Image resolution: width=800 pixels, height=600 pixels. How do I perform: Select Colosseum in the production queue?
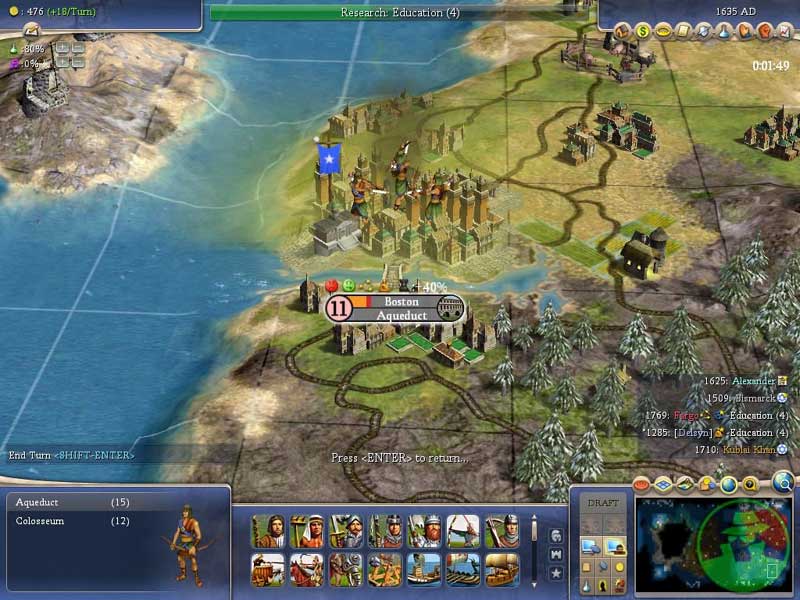[60, 521]
